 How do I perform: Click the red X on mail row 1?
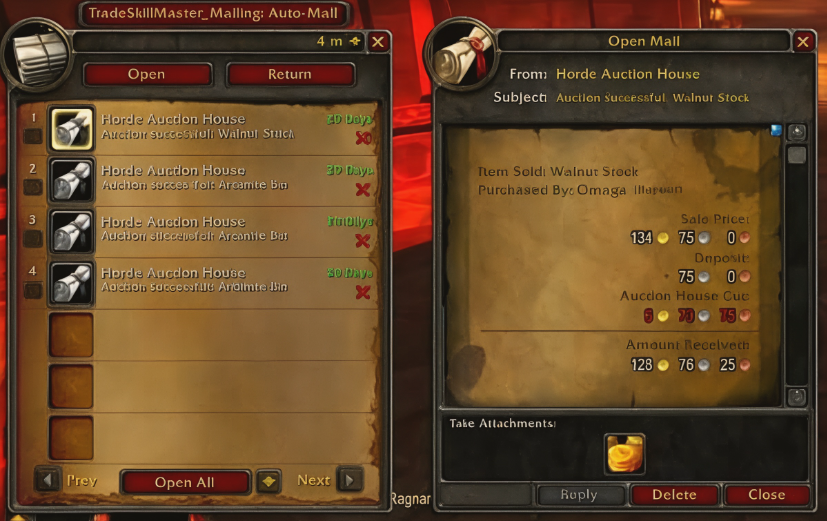point(363,138)
